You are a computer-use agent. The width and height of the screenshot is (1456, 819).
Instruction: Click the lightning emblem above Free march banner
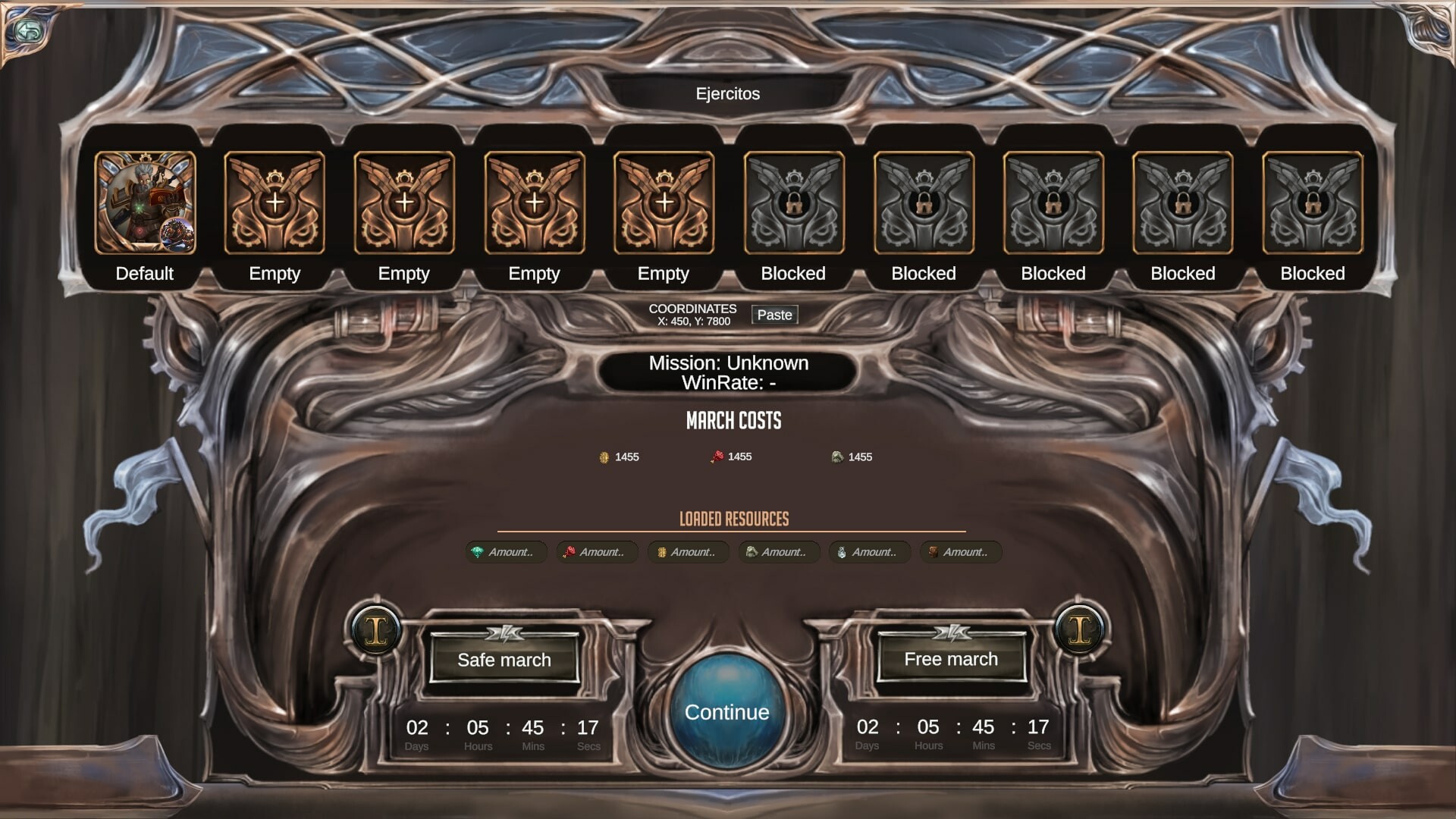(x=952, y=632)
